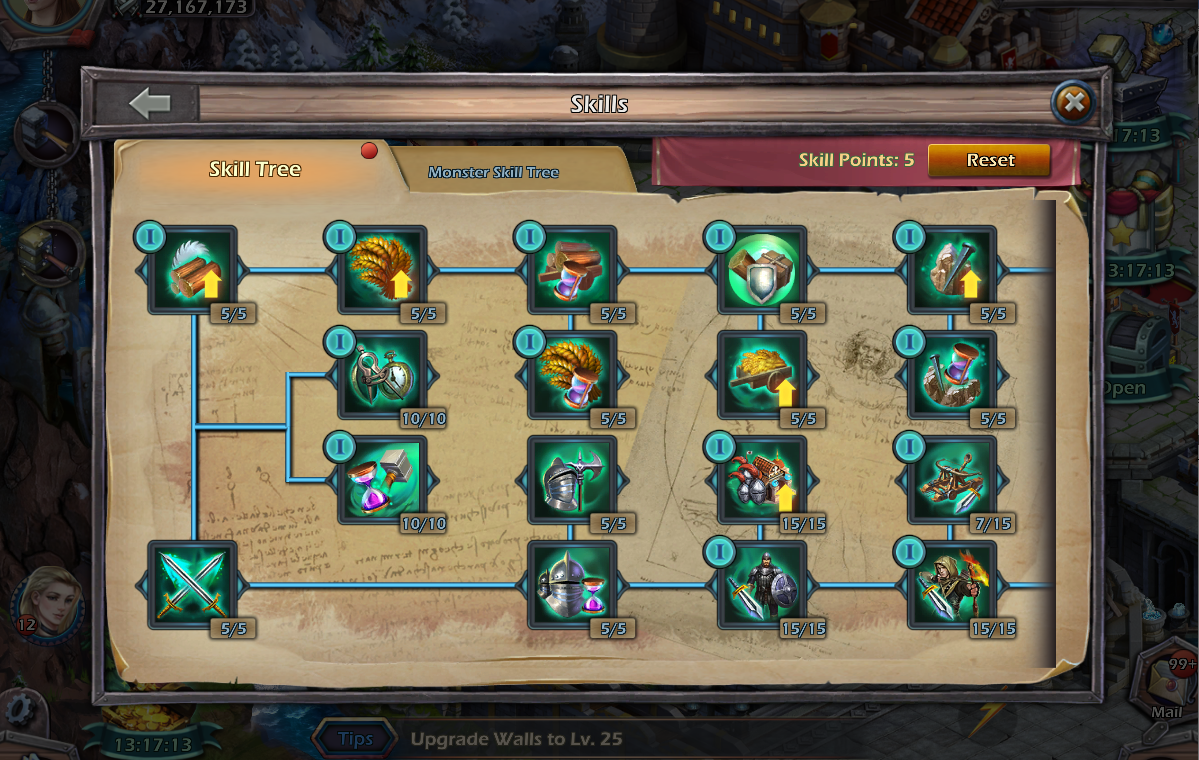Switch to the Monster Skill Tree tab
The image size is (1199, 760).
[493, 172]
